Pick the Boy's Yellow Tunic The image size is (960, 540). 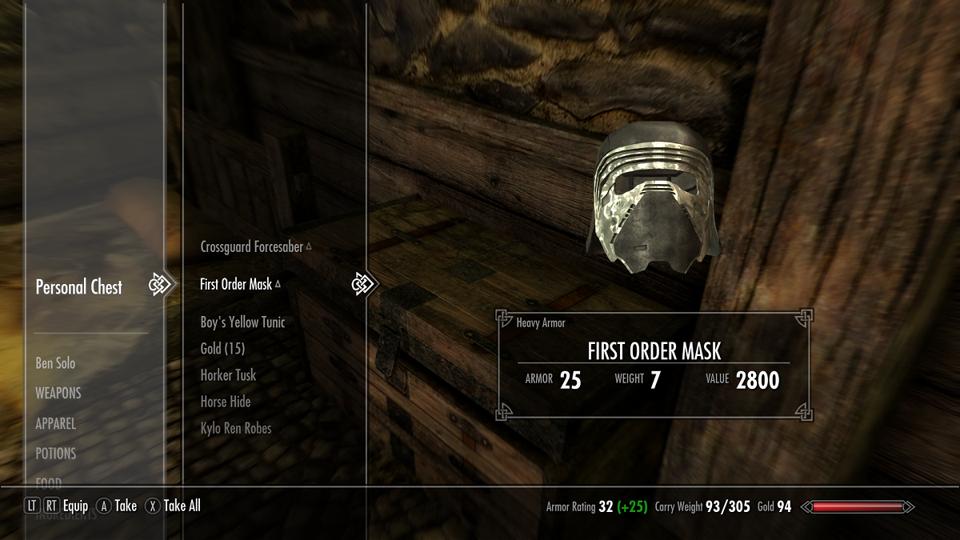point(243,322)
